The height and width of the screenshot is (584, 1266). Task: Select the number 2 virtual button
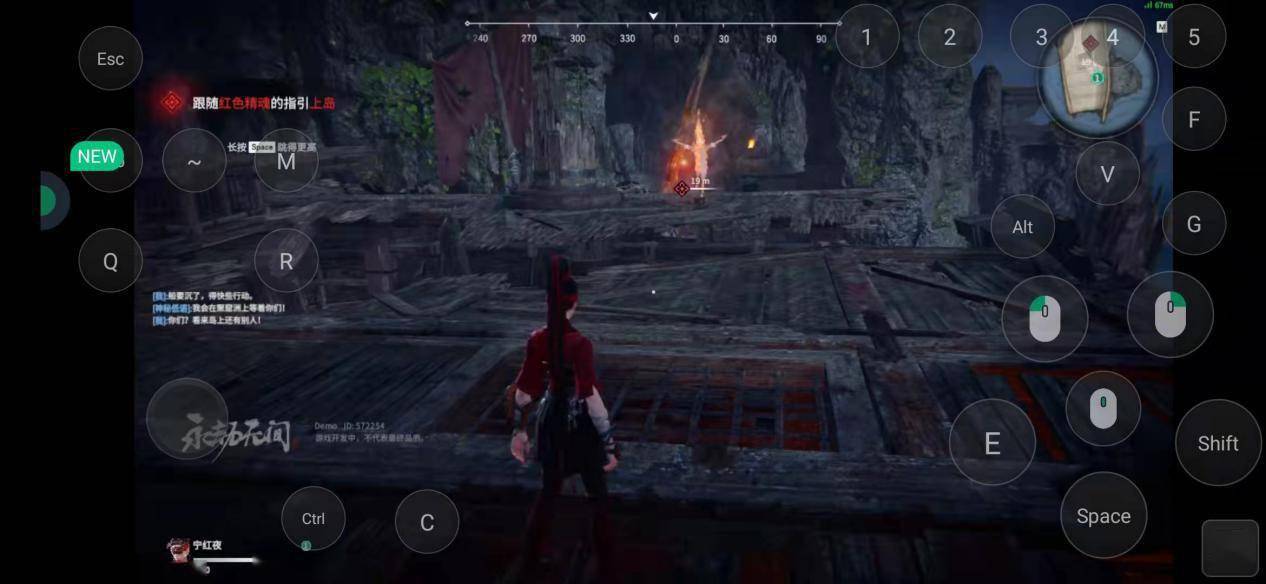950,37
